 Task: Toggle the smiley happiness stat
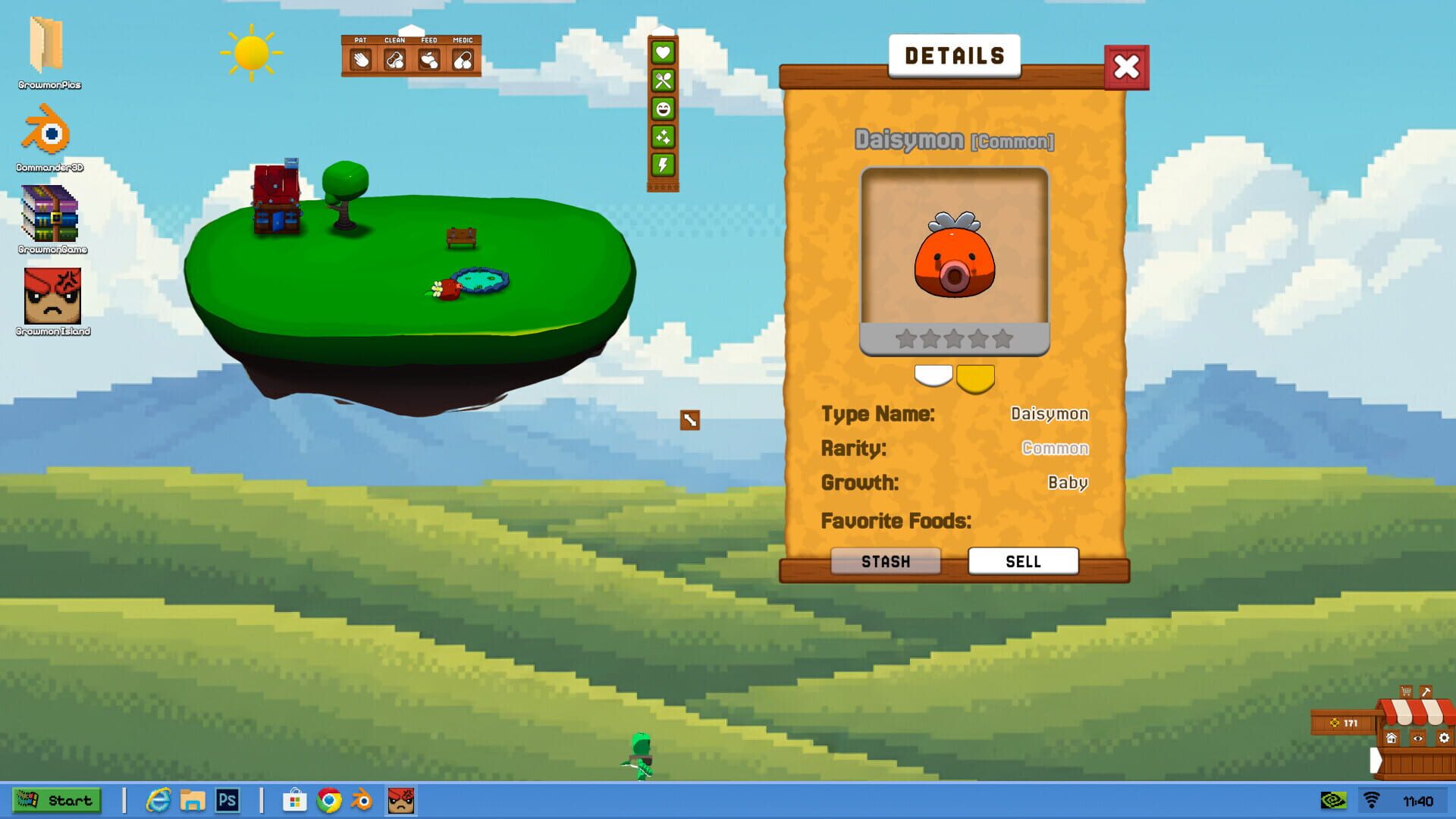pos(663,109)
